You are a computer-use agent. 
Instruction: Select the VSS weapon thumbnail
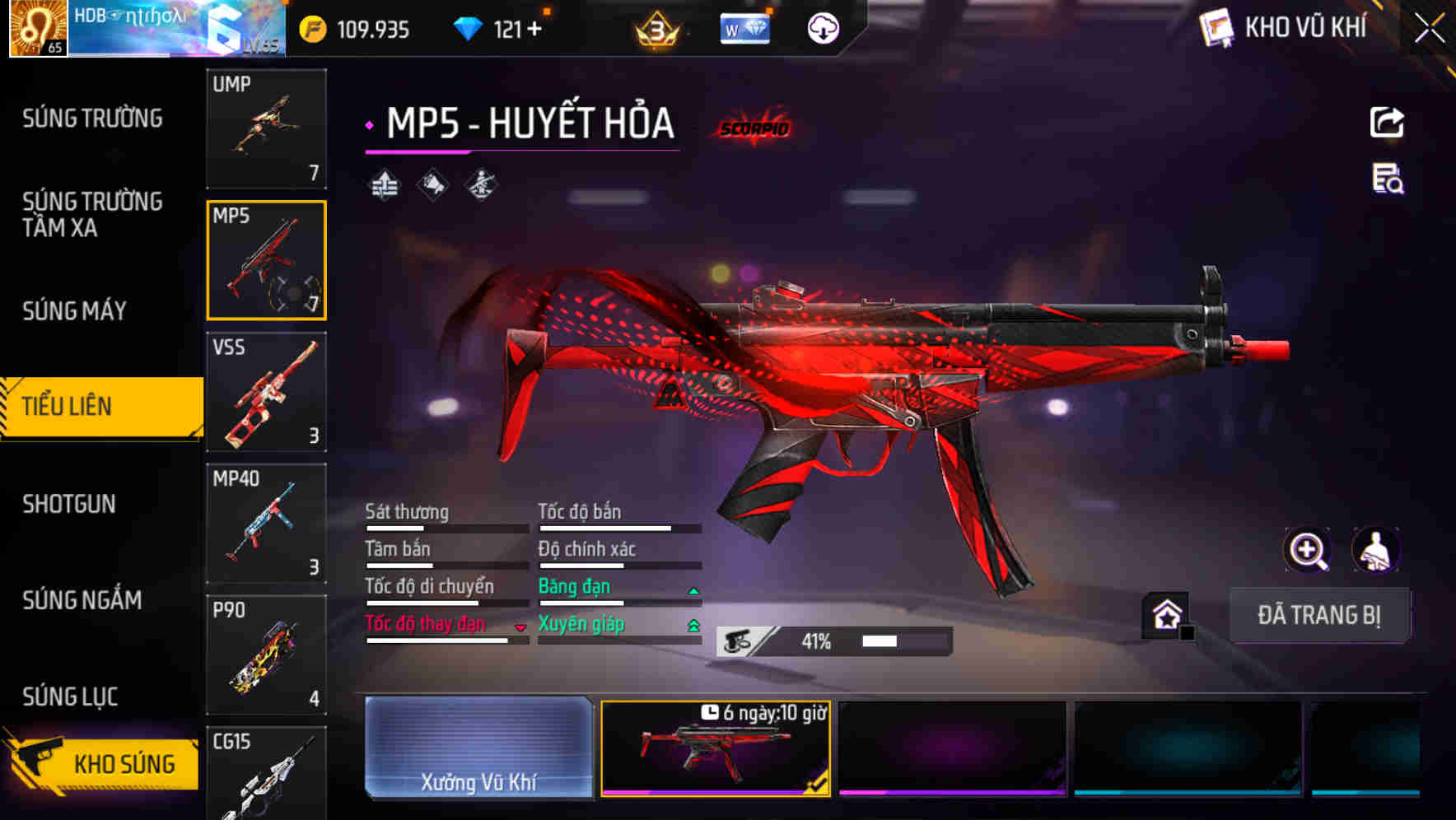[x=266, y=394]
